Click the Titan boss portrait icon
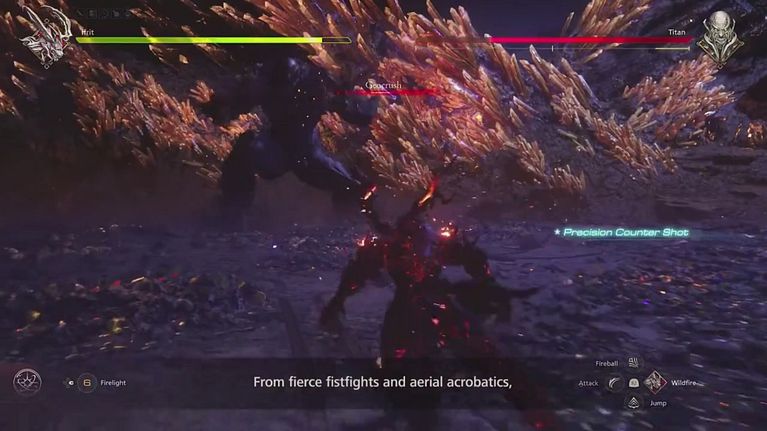The image size is (767, 431). pyautogui.click(x=720, y=38)
